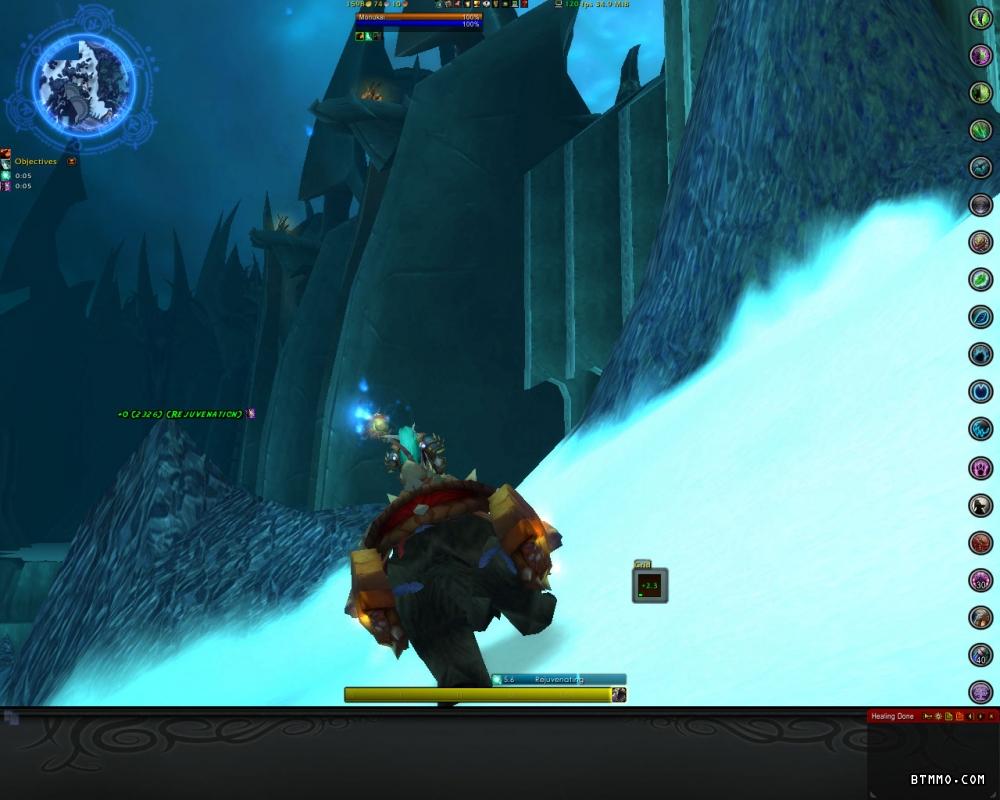
Task: Activate the purple ability showing 30
Action: [x=981, y=580]
